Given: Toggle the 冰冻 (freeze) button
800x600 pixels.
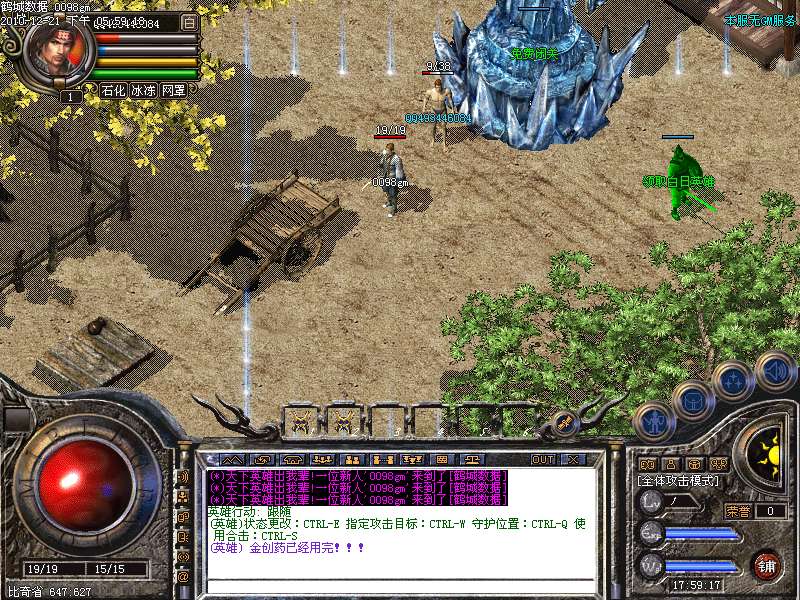Looking at the screenshot, I should coord(143,90).
